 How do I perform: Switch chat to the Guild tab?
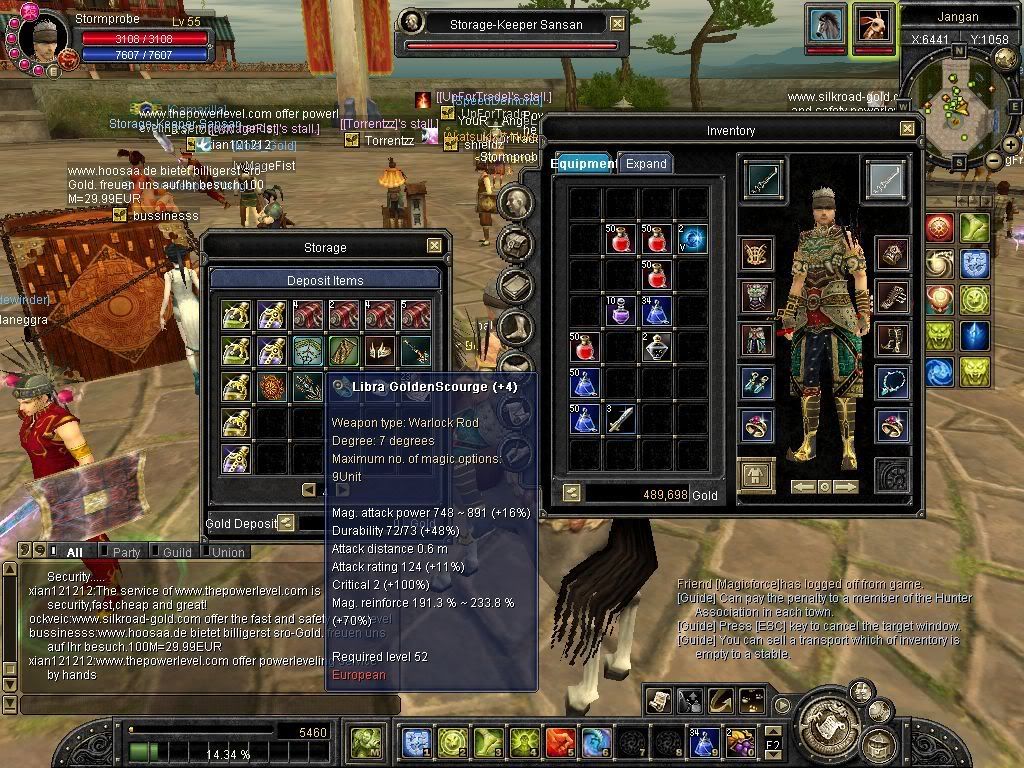pyautogui.click(x=177, y=552)
